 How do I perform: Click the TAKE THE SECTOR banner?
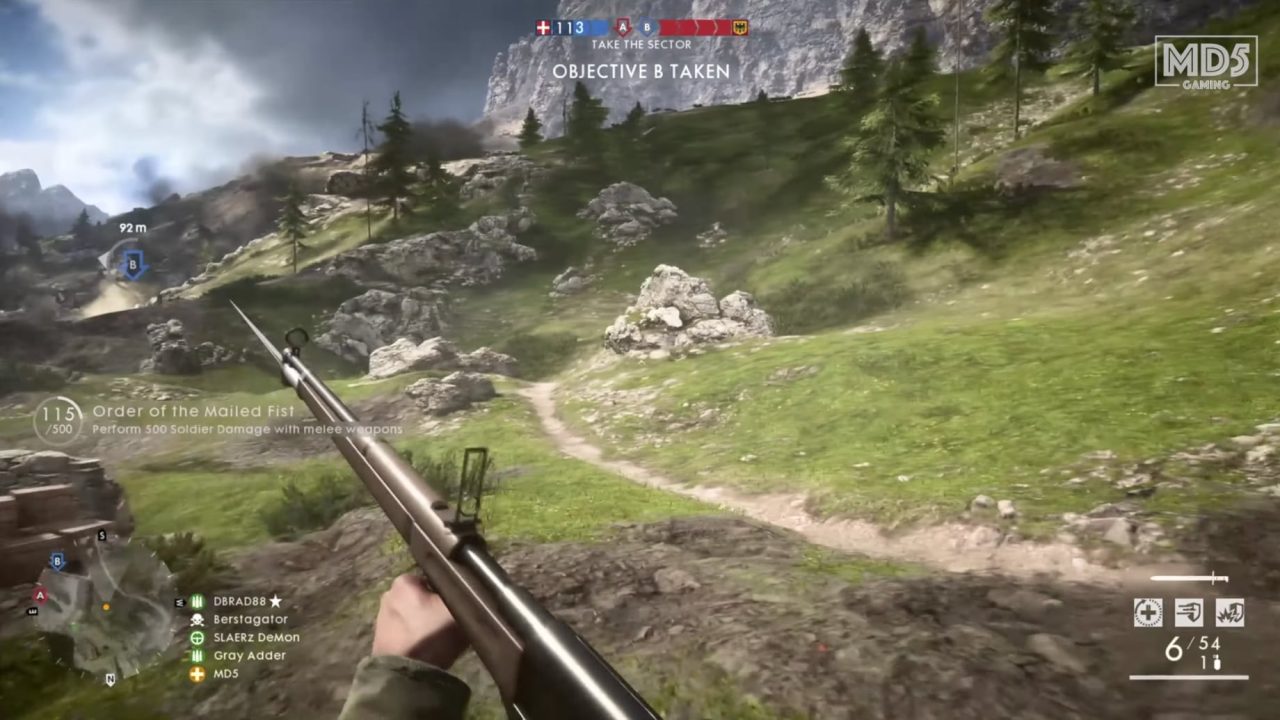641,44
